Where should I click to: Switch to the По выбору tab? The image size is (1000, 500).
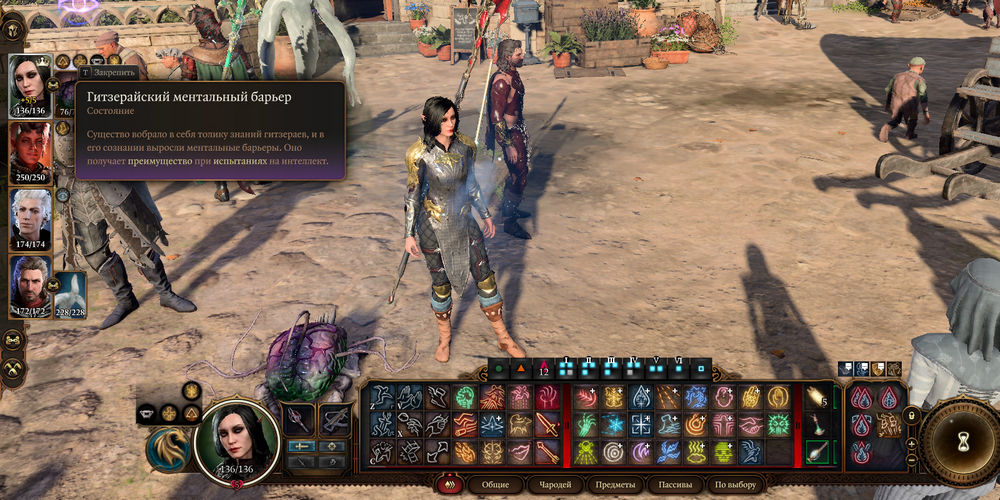(x=735, y=485)
